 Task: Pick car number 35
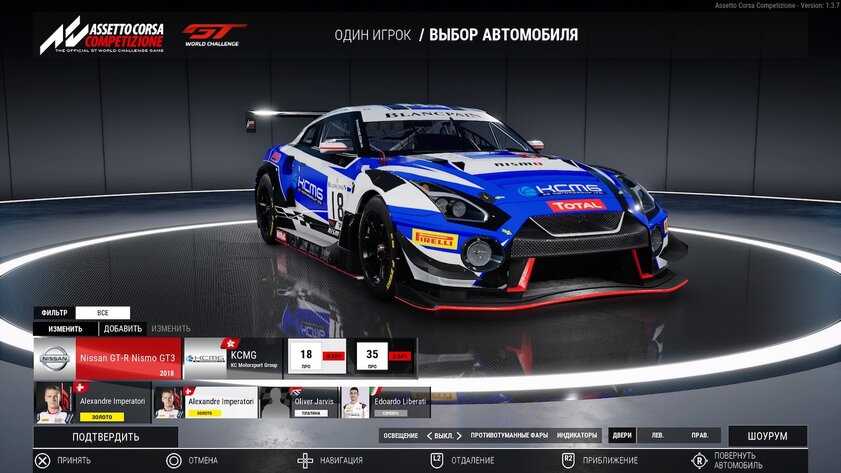click(x=386, y=357)
